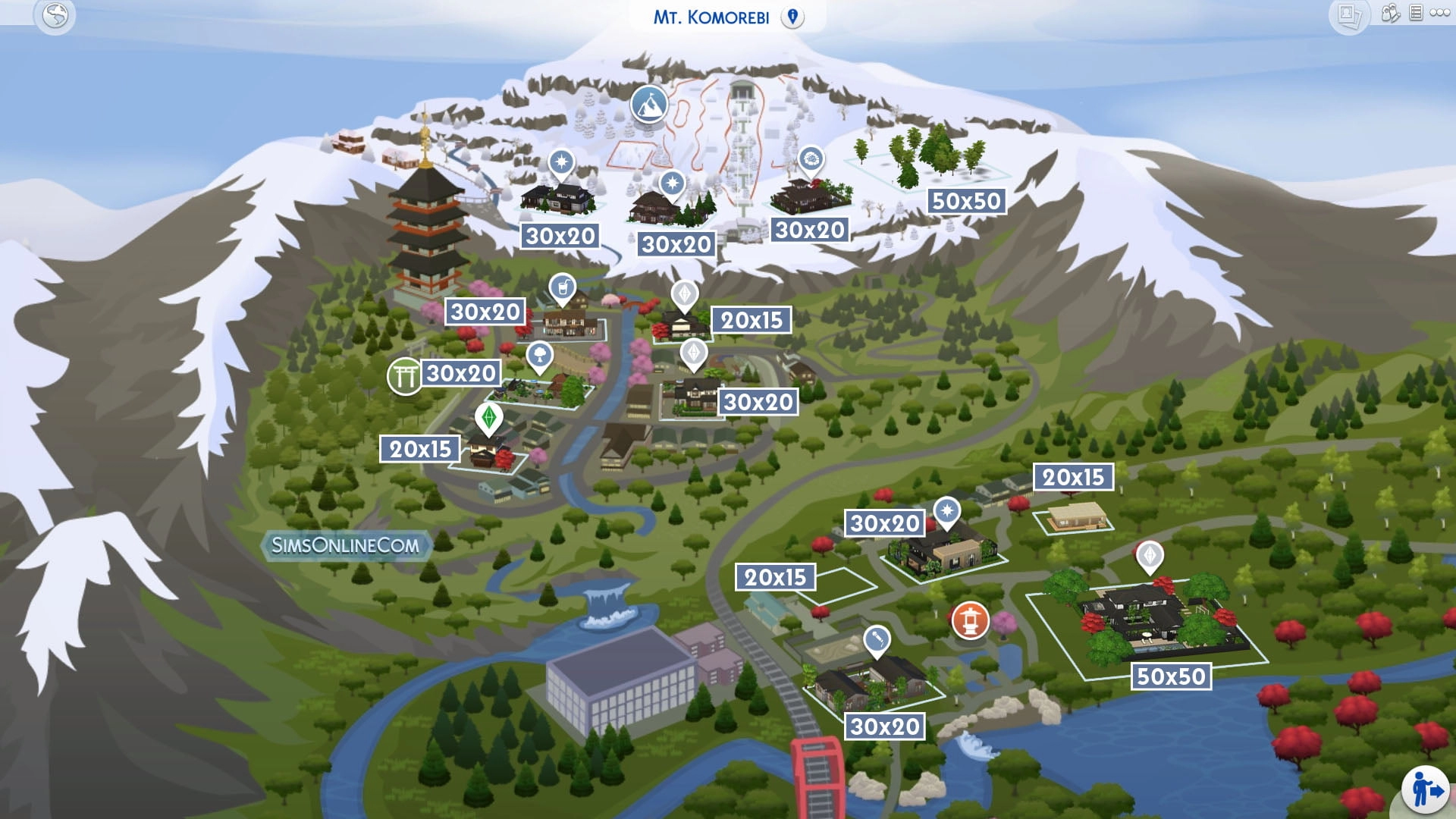
Task: Click the orange stone lantern neighborhood icon
Action: coord(970,620)
